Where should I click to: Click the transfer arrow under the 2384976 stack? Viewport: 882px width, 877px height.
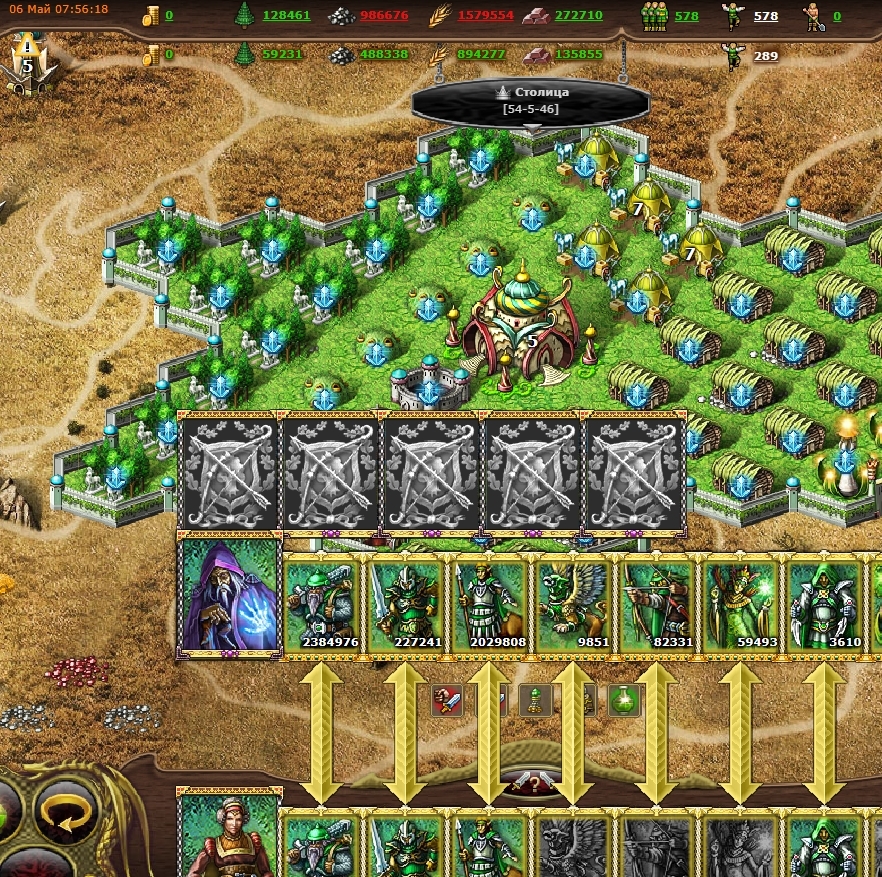click(x=322, y=732)
